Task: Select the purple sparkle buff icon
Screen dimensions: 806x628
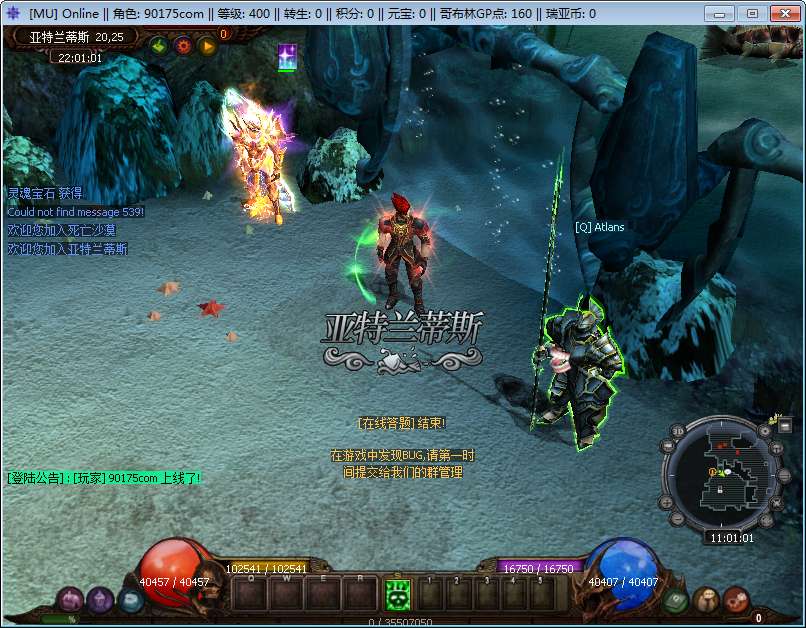Action: (287, 56)
